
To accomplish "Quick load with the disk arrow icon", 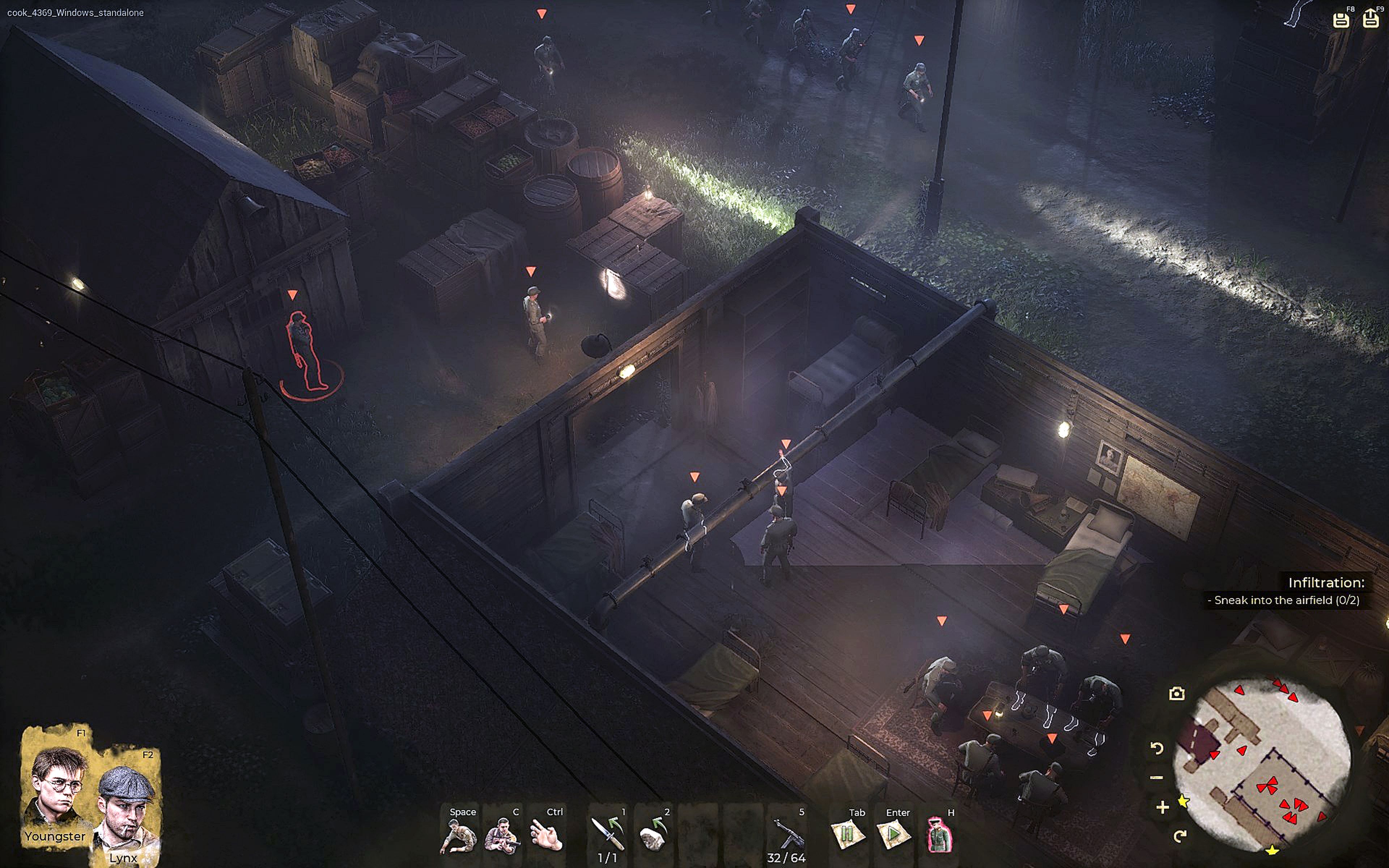I will point(1371,19).
